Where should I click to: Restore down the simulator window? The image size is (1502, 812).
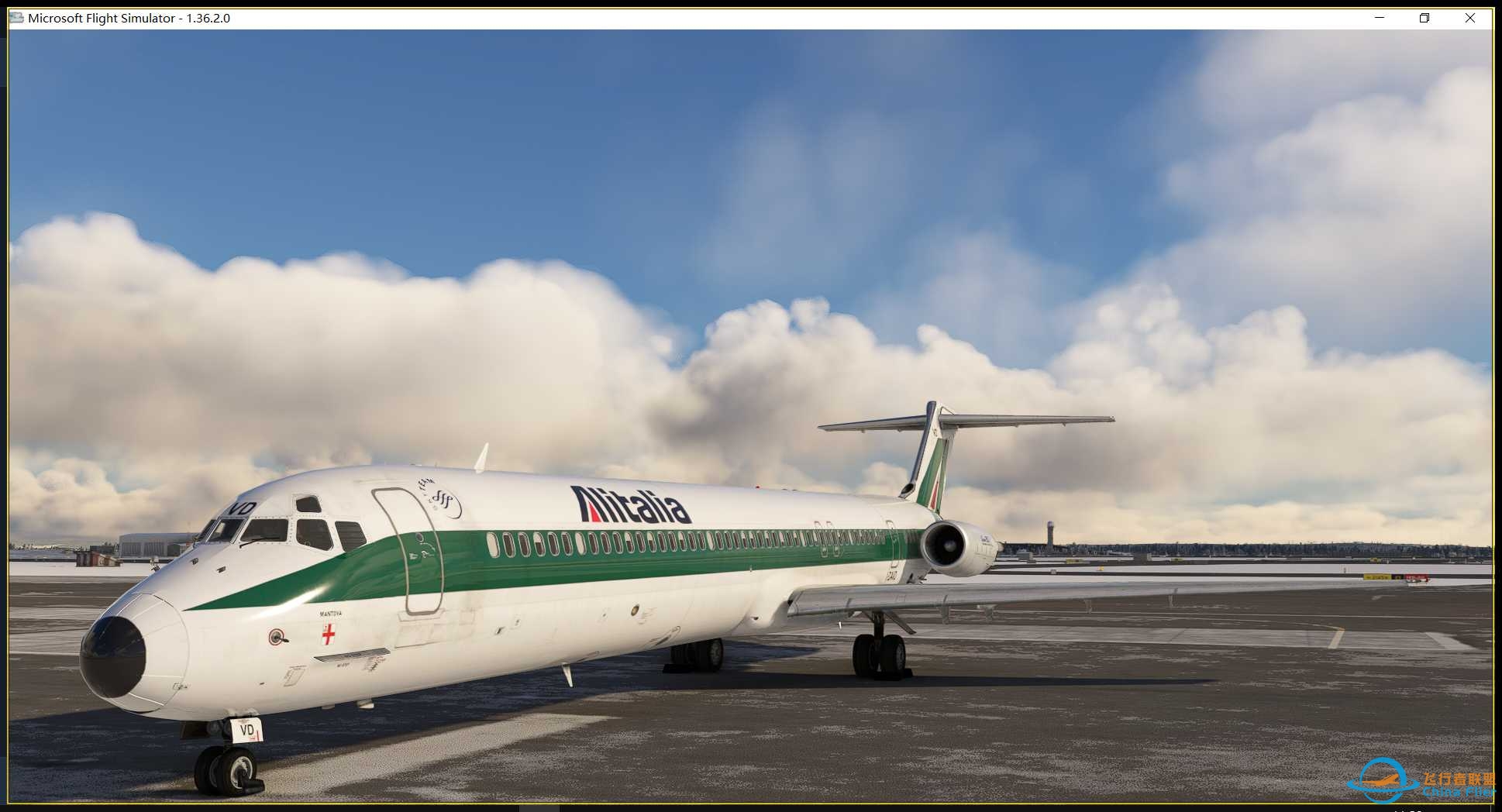[1424, 17]
